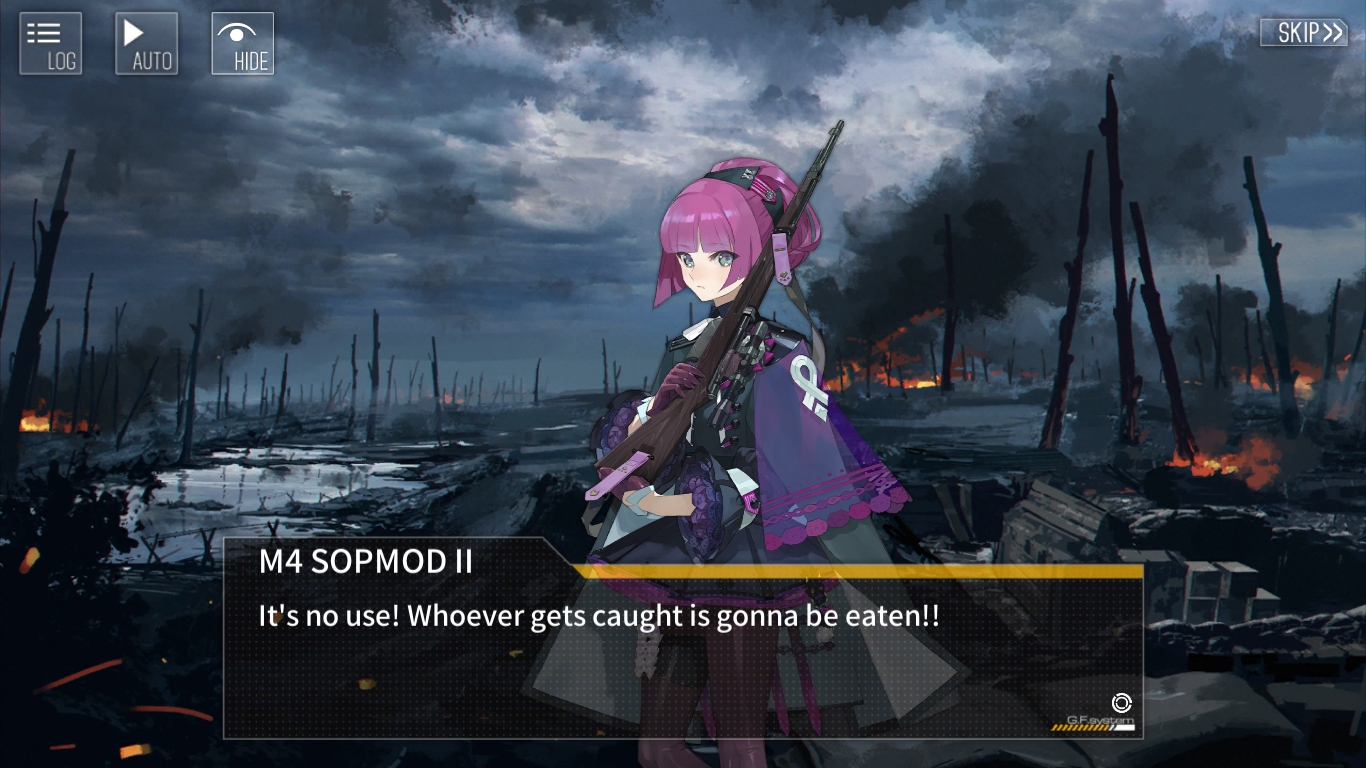Advance the M4 SOPMOD II dialogue box
The image size is (1366, 768).
pyautogui.click(x=682, y=650)
